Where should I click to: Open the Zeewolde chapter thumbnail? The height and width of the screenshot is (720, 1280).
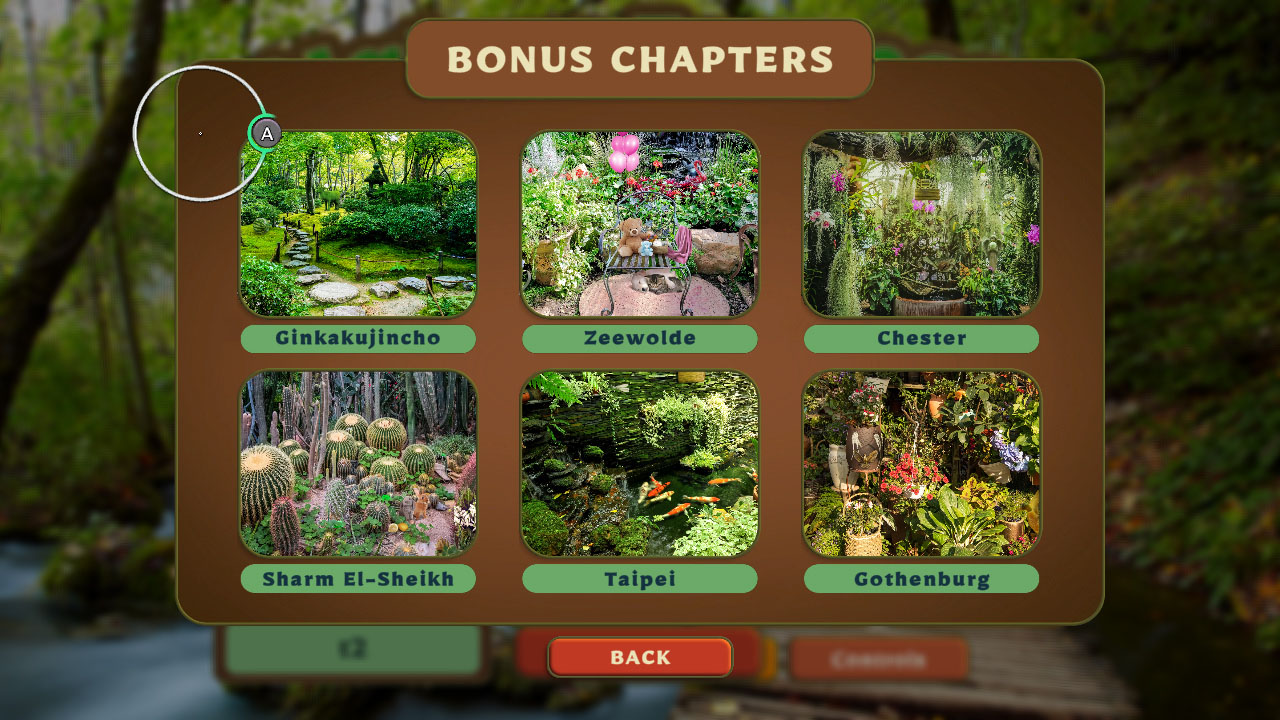[x=640, y=222]
